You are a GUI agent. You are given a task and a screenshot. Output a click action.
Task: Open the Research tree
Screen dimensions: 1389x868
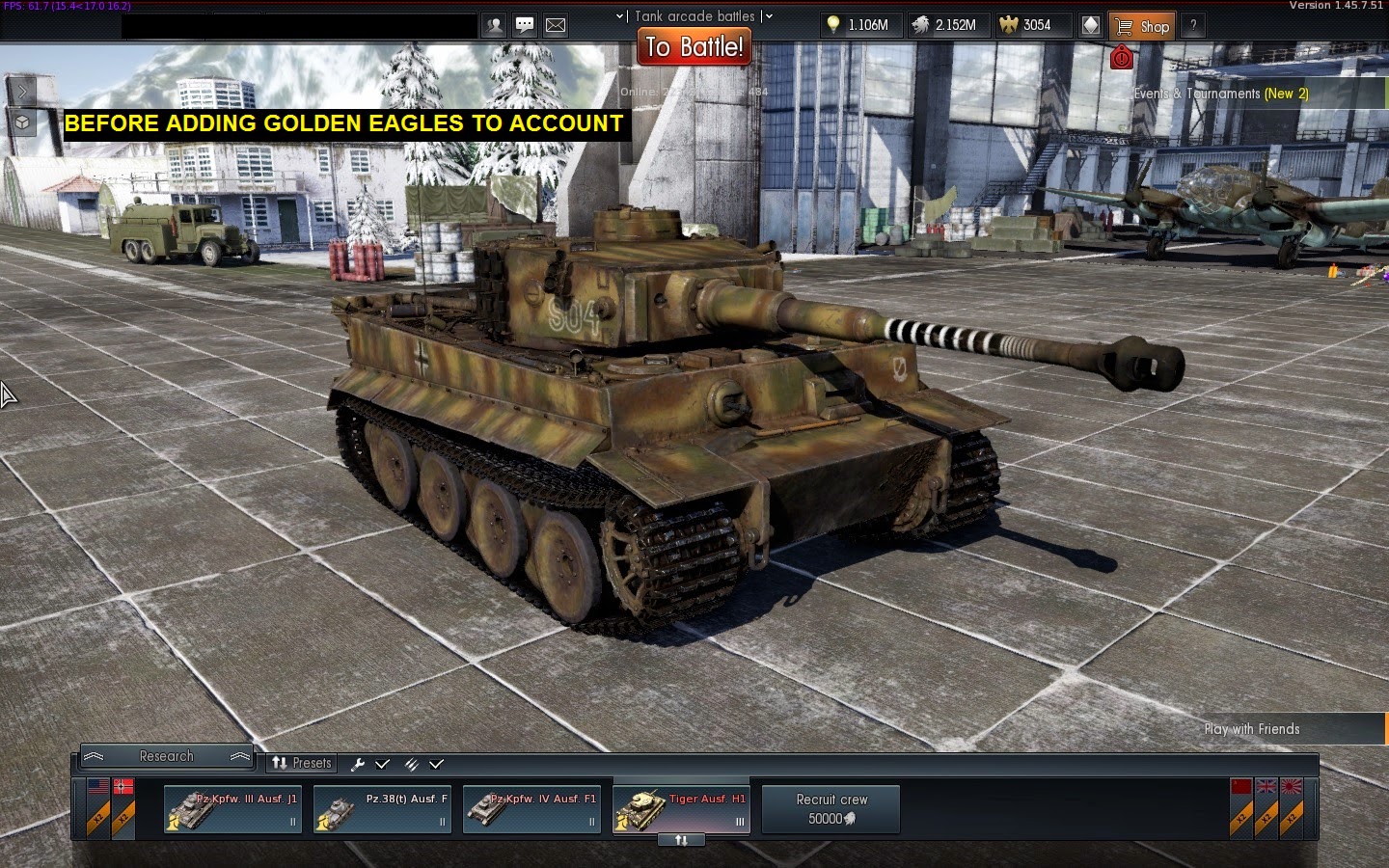point(166,756)
